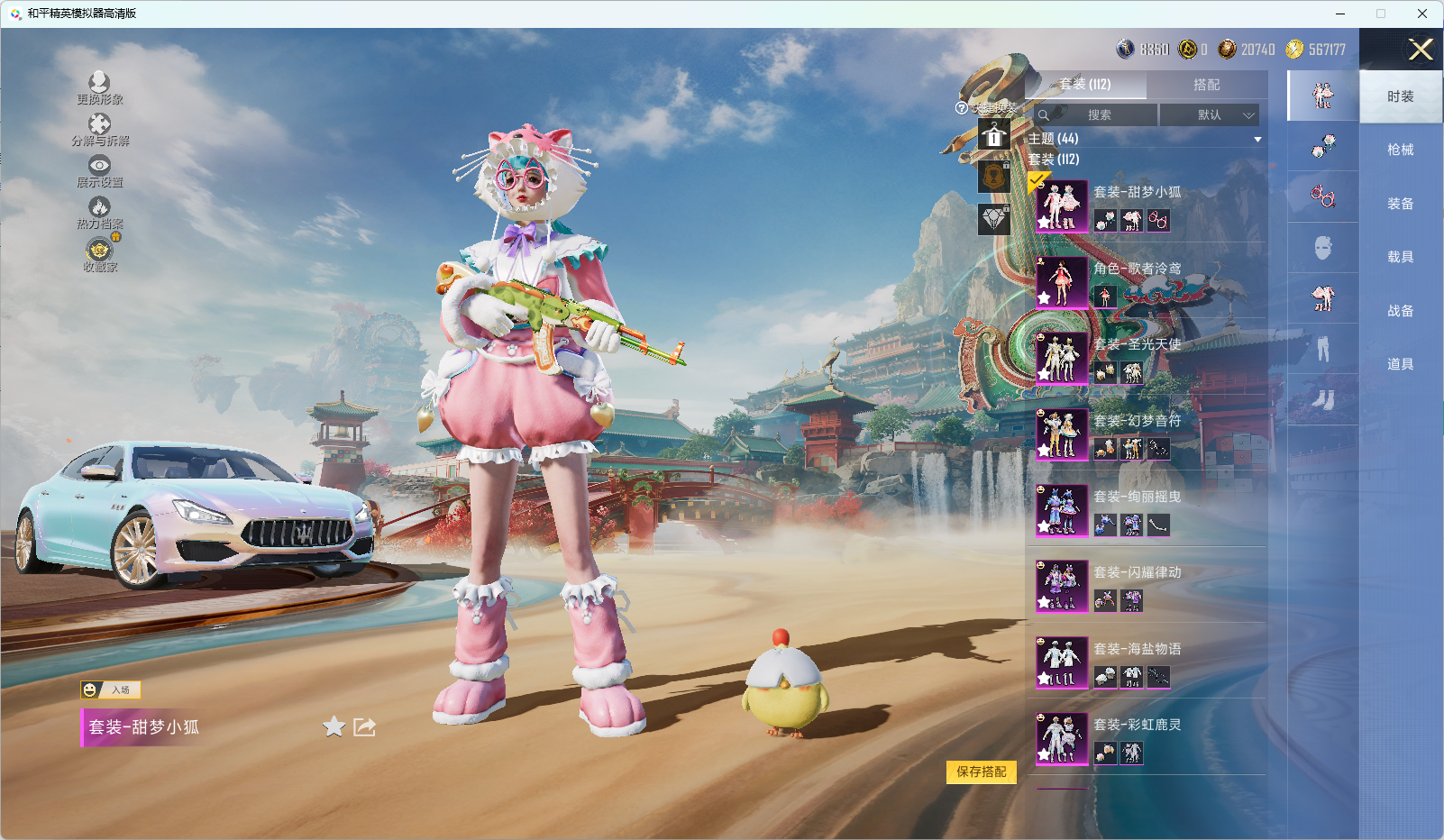The width and height of the screenshot is (1444, 840).
Task: Share the outfit with the arrow icon
Action: point(364,726)
